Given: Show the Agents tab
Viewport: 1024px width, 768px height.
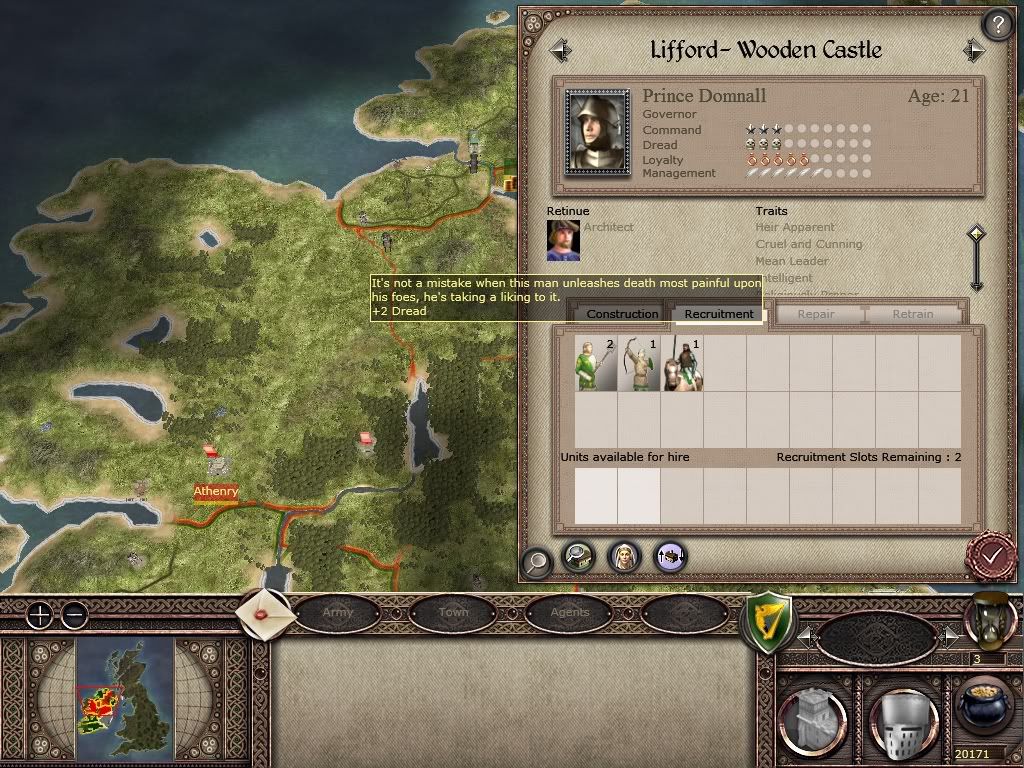Looking at the screenshot, I should (570, 612).
